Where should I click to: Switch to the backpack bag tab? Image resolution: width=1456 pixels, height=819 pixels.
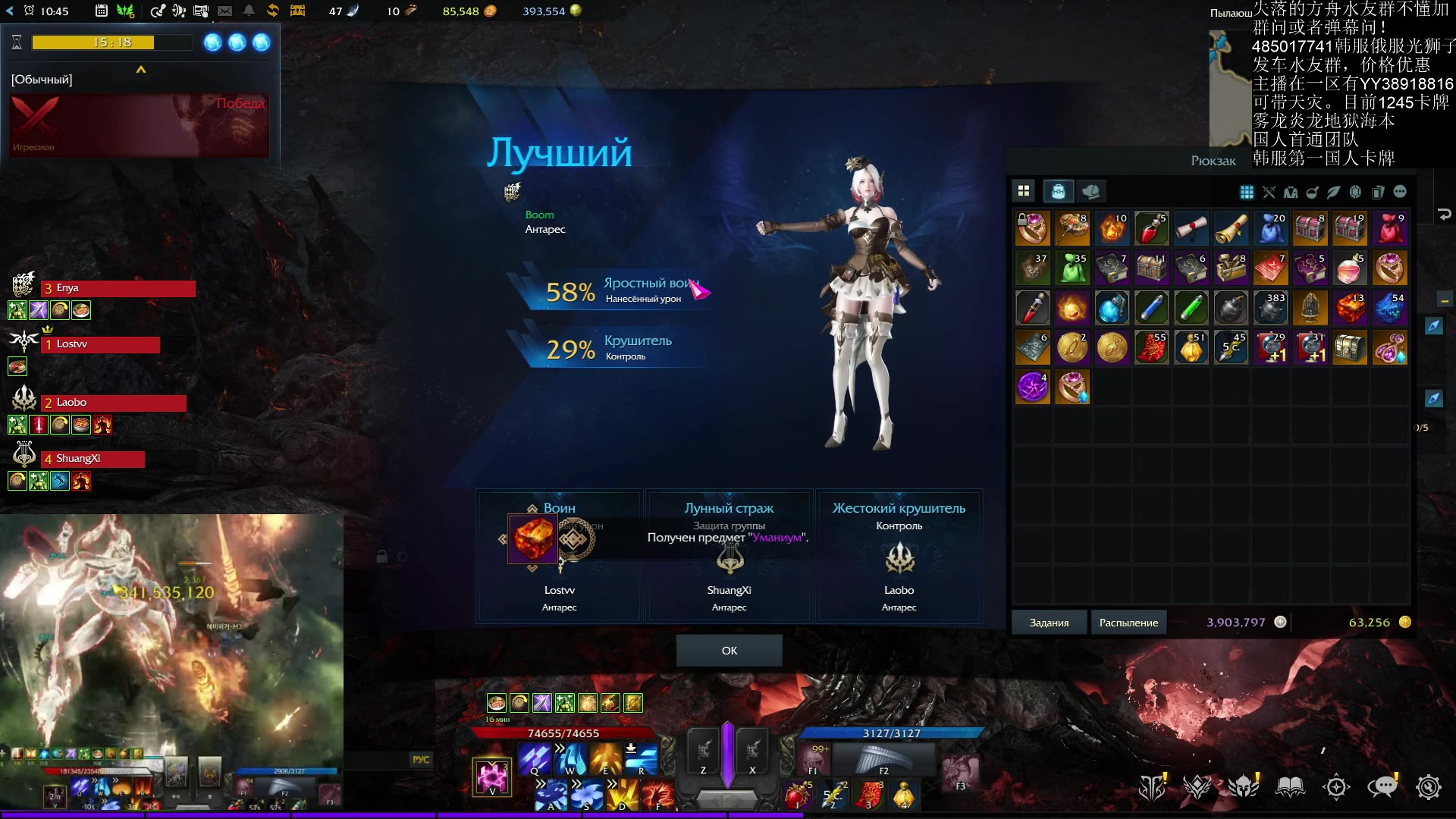pos(1058,191)
